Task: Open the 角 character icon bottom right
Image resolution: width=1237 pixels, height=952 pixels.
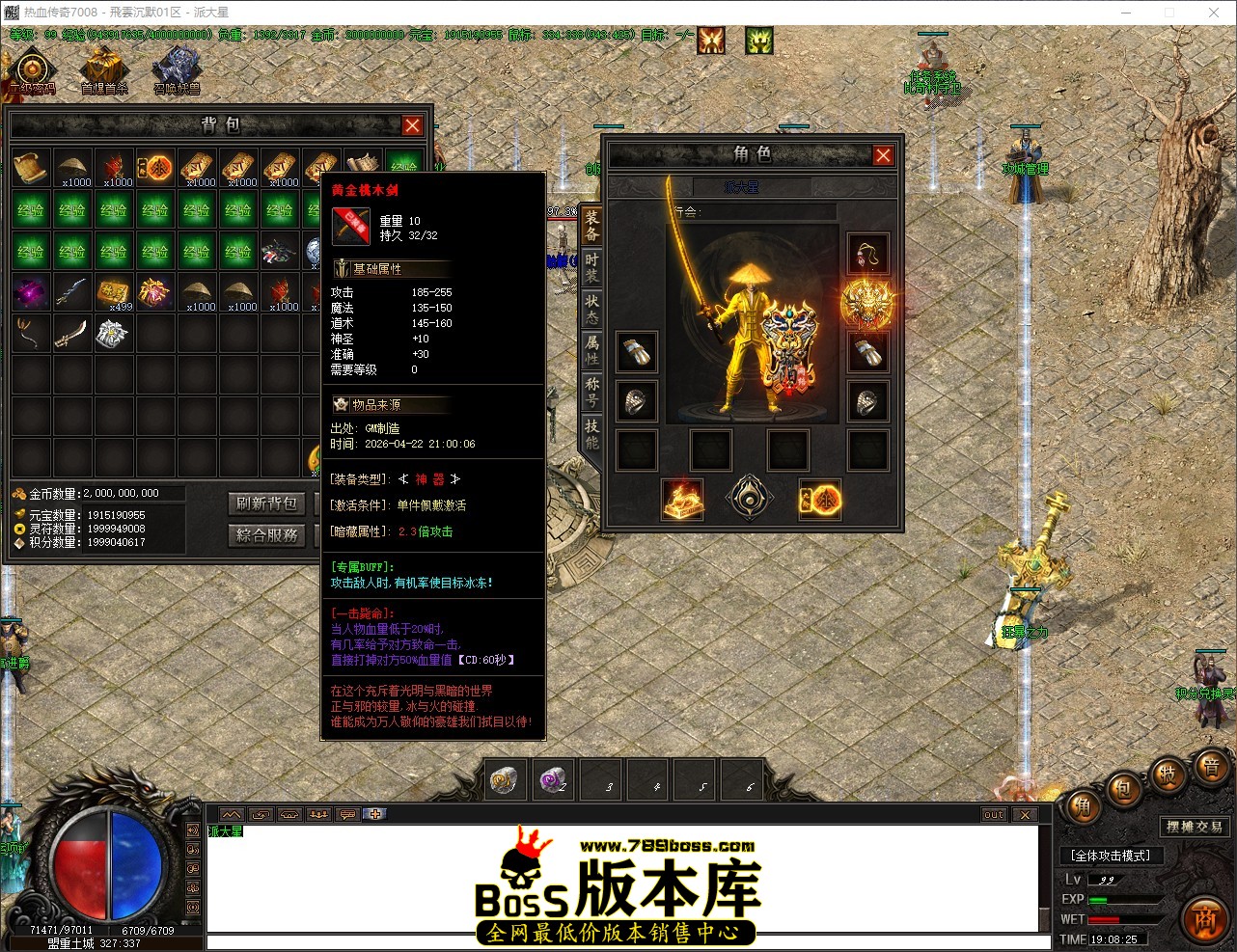Action: point(1083,805)
